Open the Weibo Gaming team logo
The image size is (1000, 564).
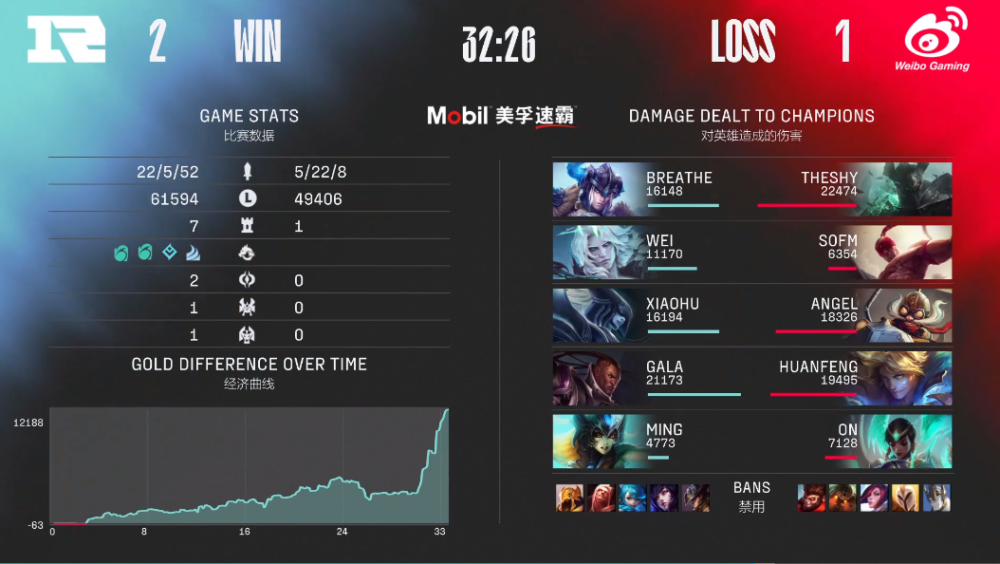[x=936, y=40]
